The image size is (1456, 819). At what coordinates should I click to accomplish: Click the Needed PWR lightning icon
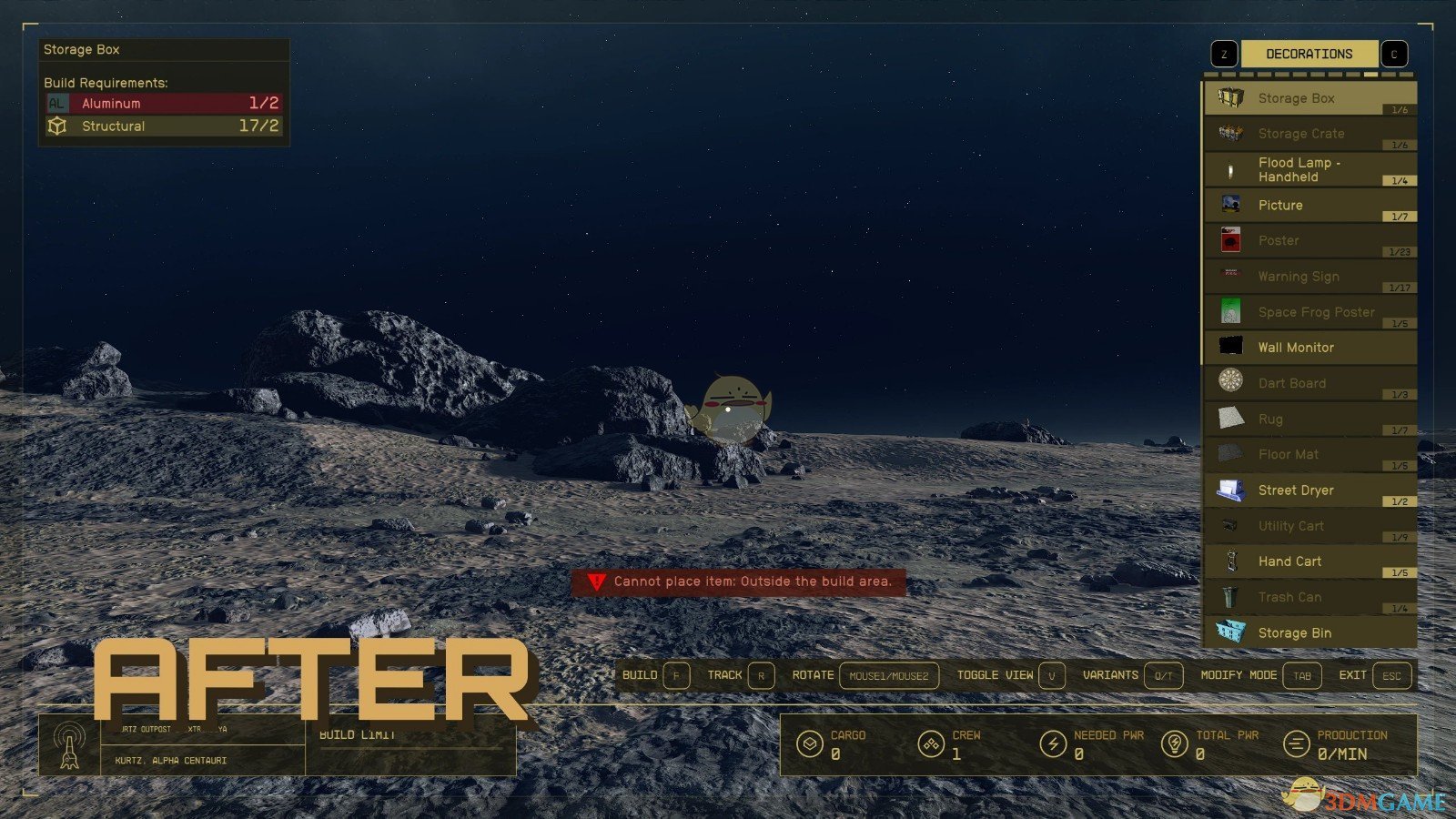tap(1054, 744)
